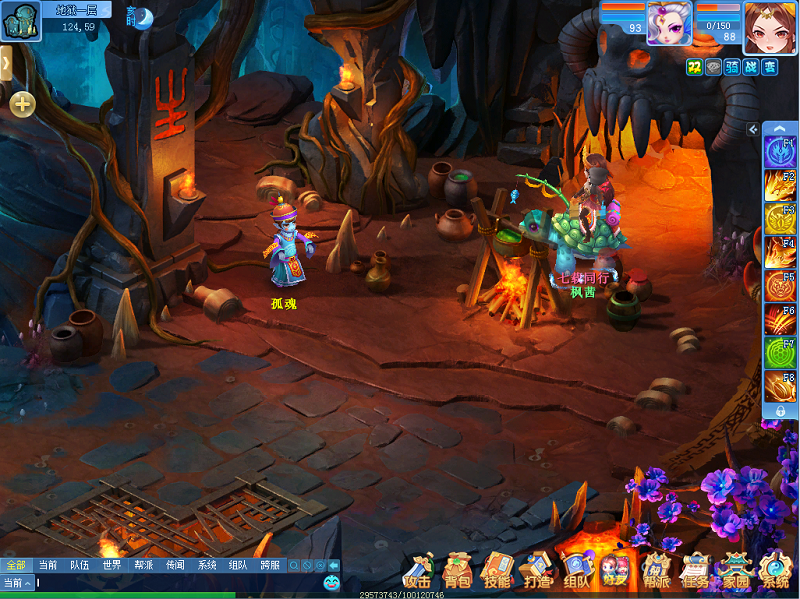Viewport: 800px width, 599px height.
Task: Open the 任务 quest log
Action: click(695, 572)
